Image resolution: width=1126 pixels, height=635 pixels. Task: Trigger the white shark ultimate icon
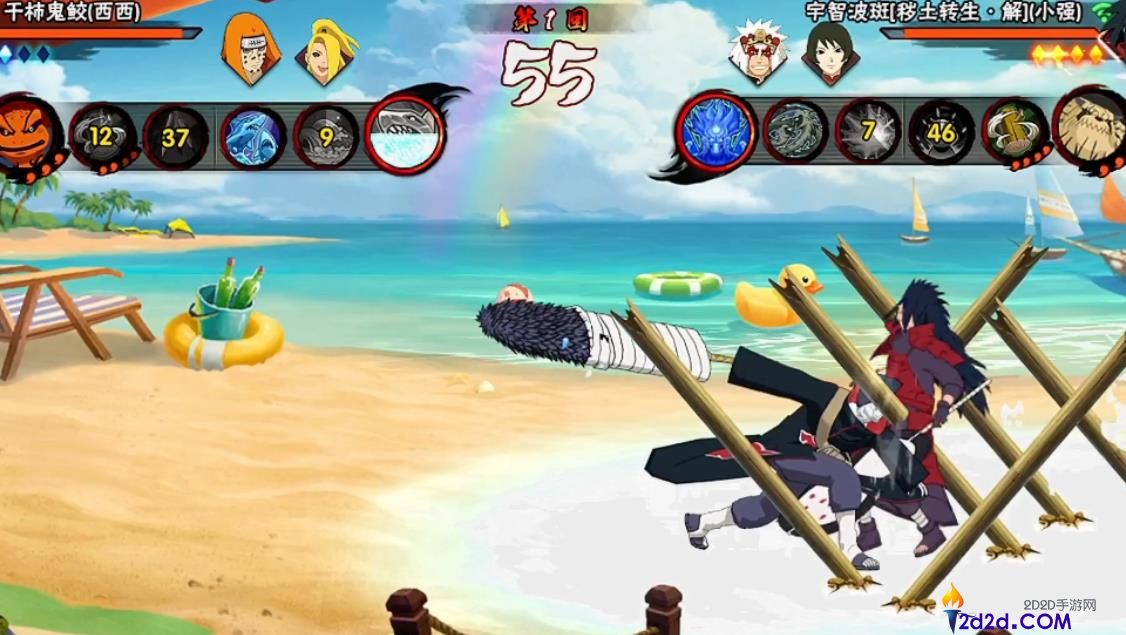pyautogui.click(x=404, y=136)
